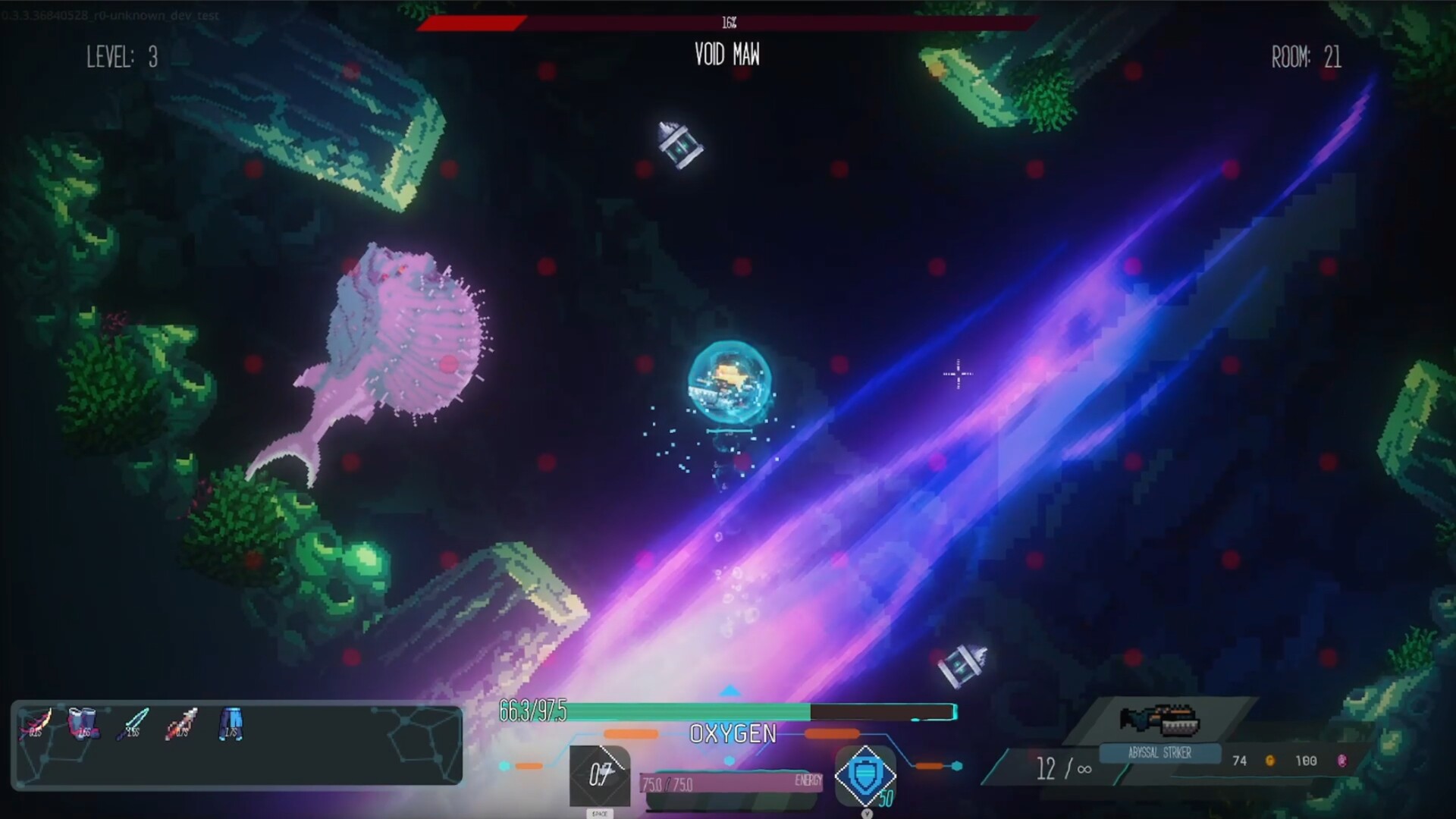The width and height of the screenshot is (1456, 819).
Task: Expand the SPACE keybind tooltip
Action: coord(600,813)
